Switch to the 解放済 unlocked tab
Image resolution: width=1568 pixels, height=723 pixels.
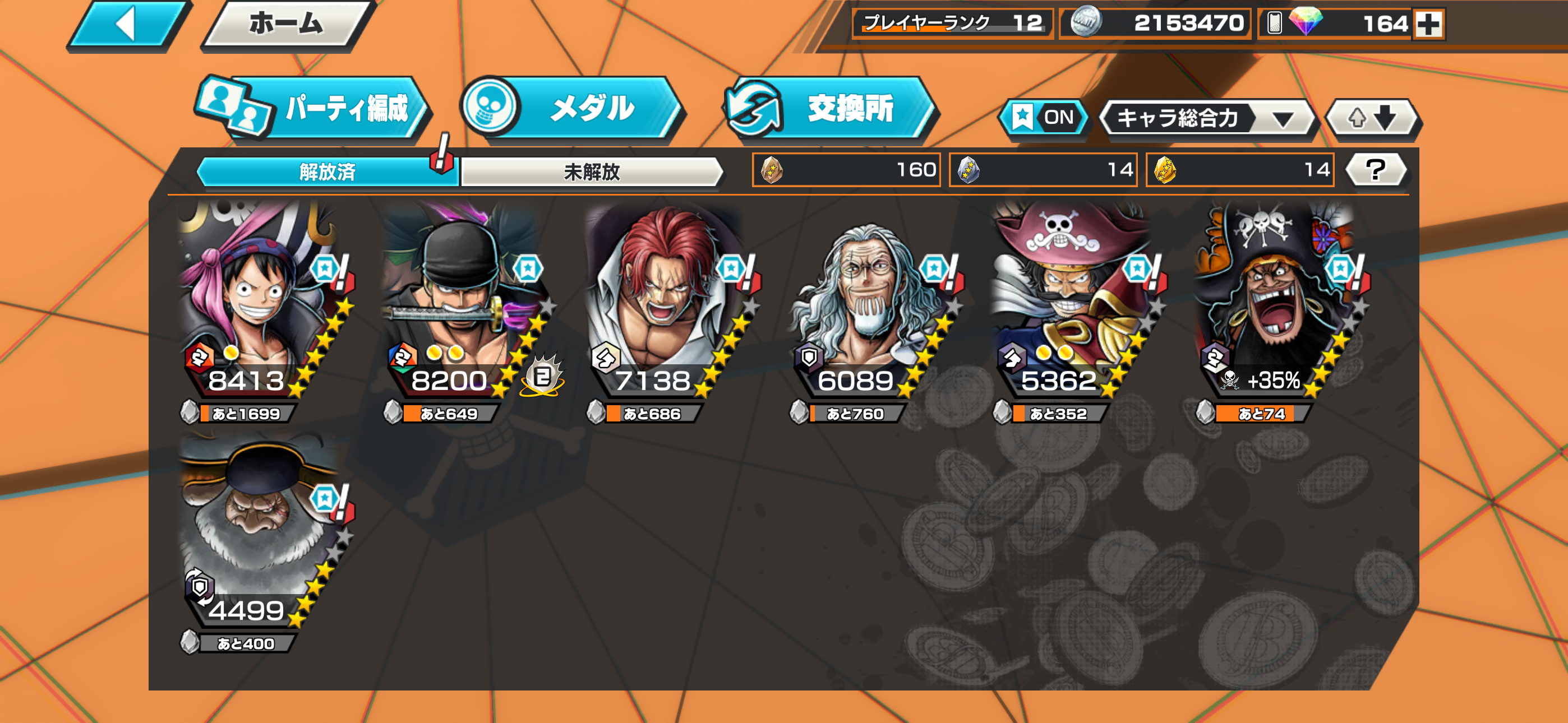click(326, 172)
